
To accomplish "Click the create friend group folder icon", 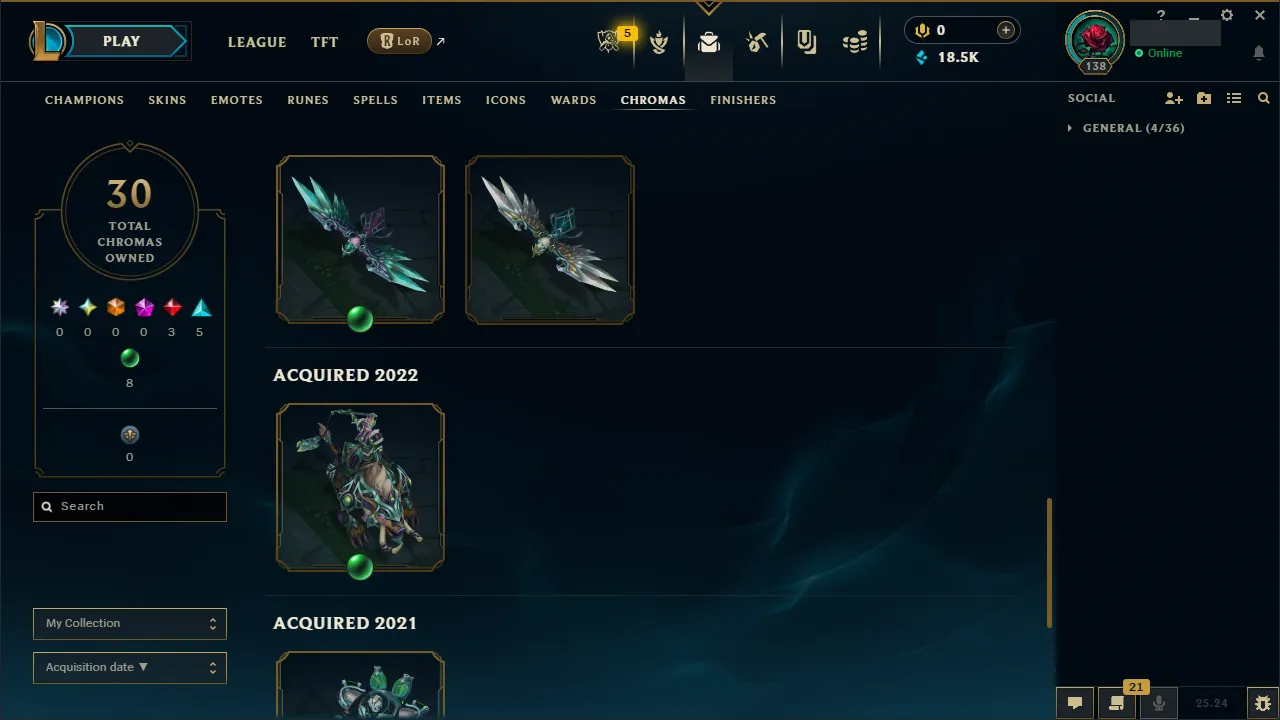I will 1204,98.
